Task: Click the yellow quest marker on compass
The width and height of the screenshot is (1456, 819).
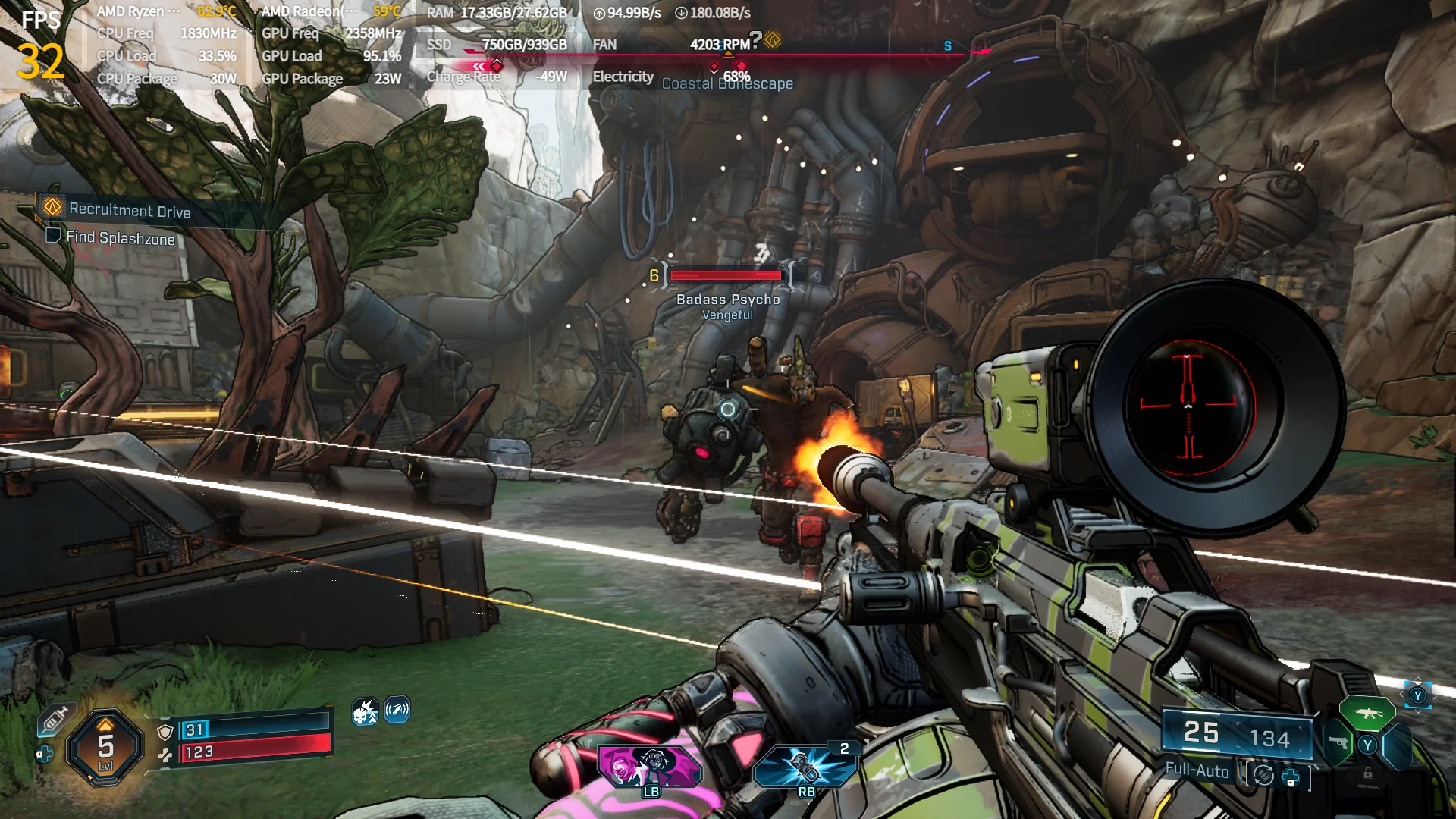Action: point(773,39)
